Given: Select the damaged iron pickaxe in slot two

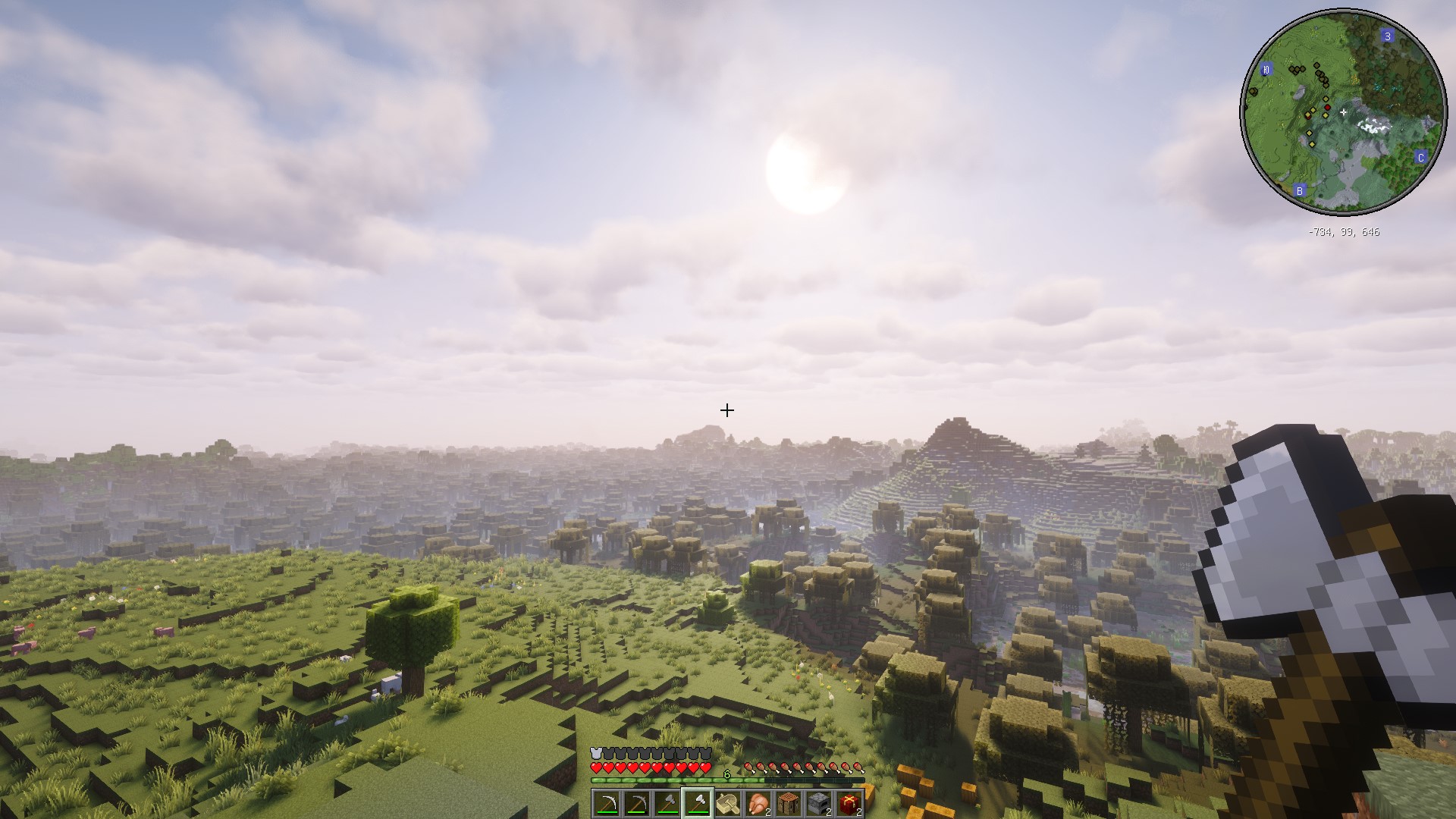Looking at the screenshot, I should pos(636,803).
